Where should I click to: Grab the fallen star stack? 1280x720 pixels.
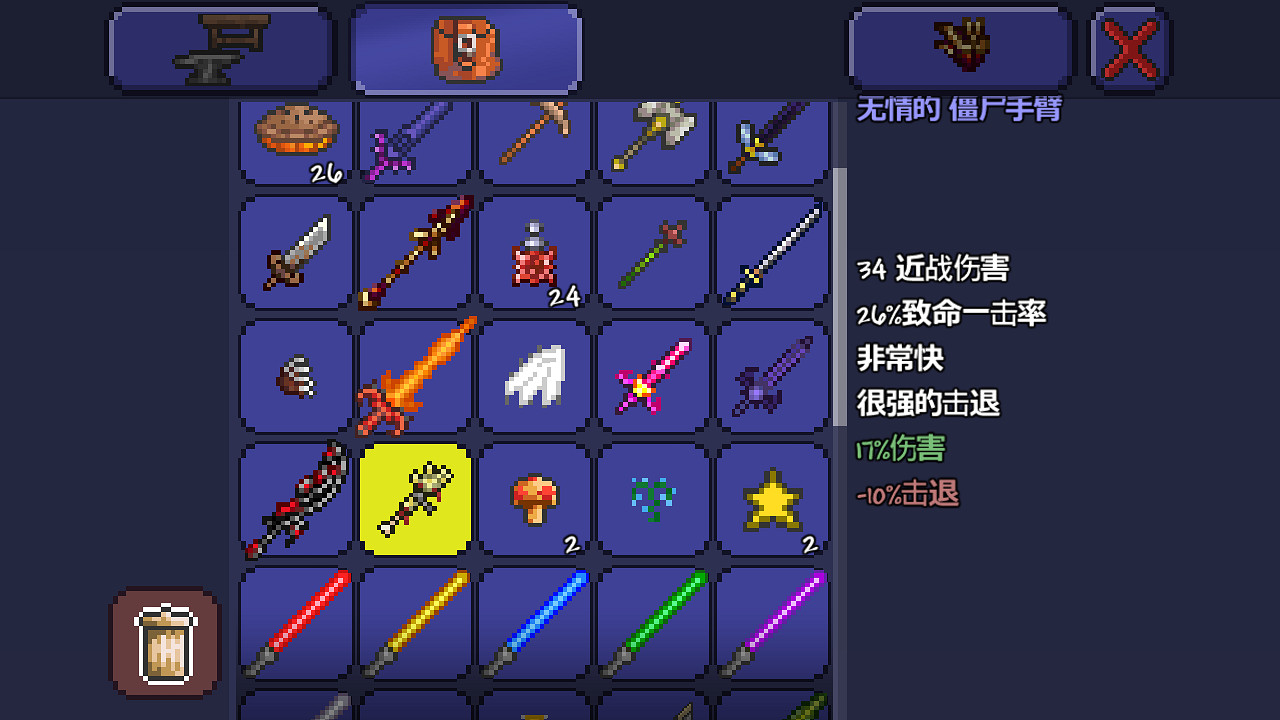coord(772,500)
